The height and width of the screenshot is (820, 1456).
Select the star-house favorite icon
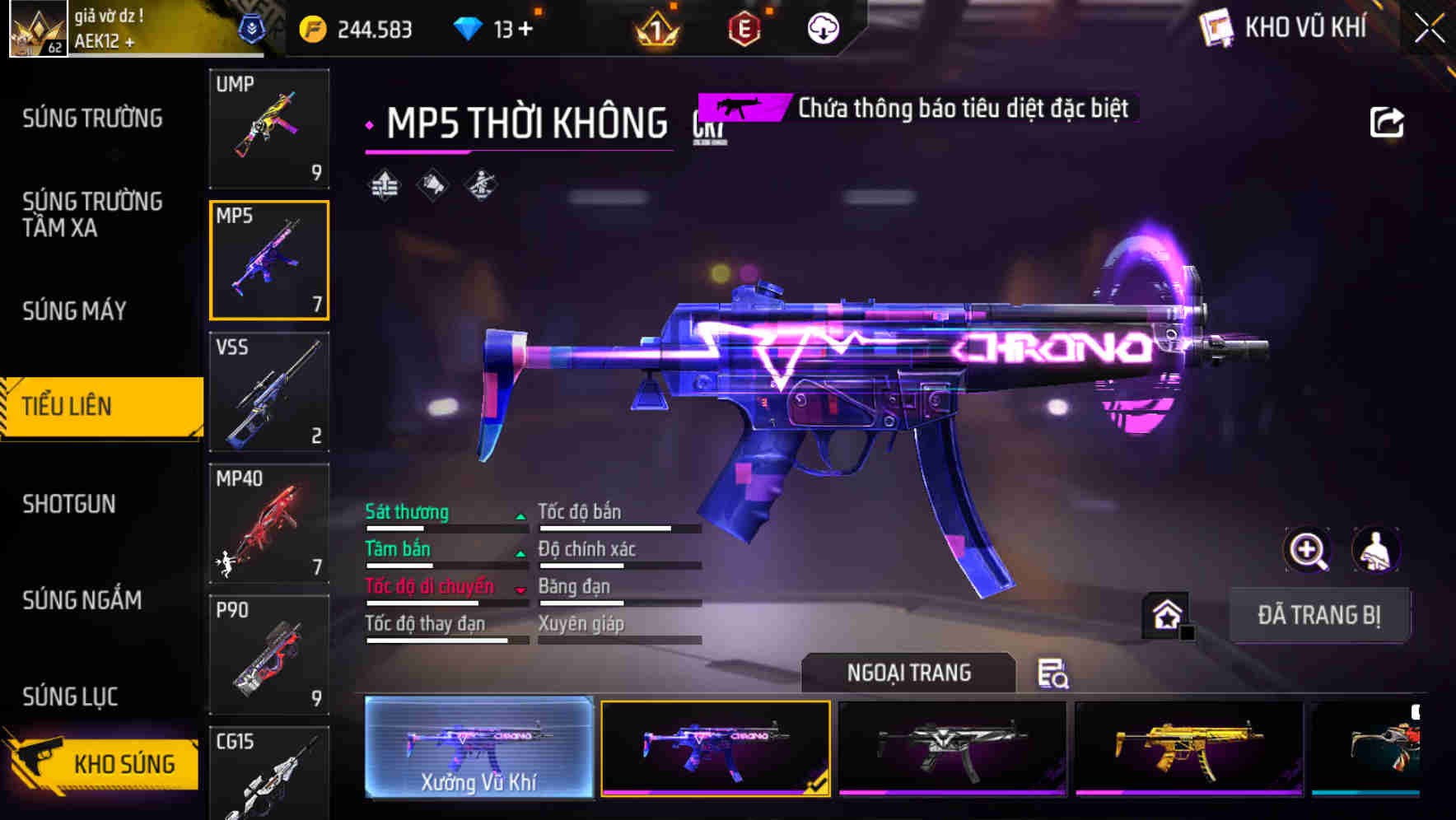(x=1166, y=613)
